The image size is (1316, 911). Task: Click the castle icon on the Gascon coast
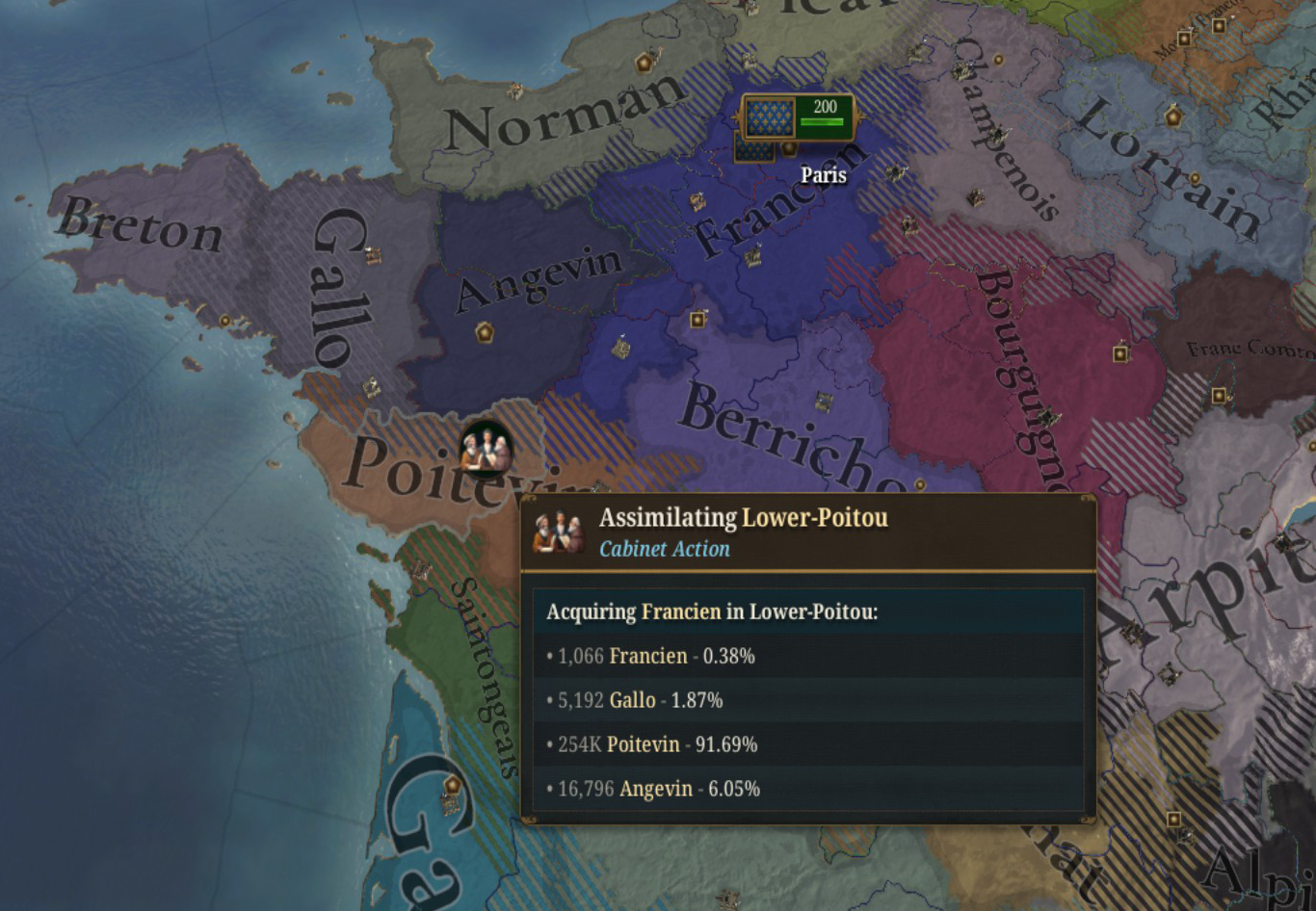point(453,786)
